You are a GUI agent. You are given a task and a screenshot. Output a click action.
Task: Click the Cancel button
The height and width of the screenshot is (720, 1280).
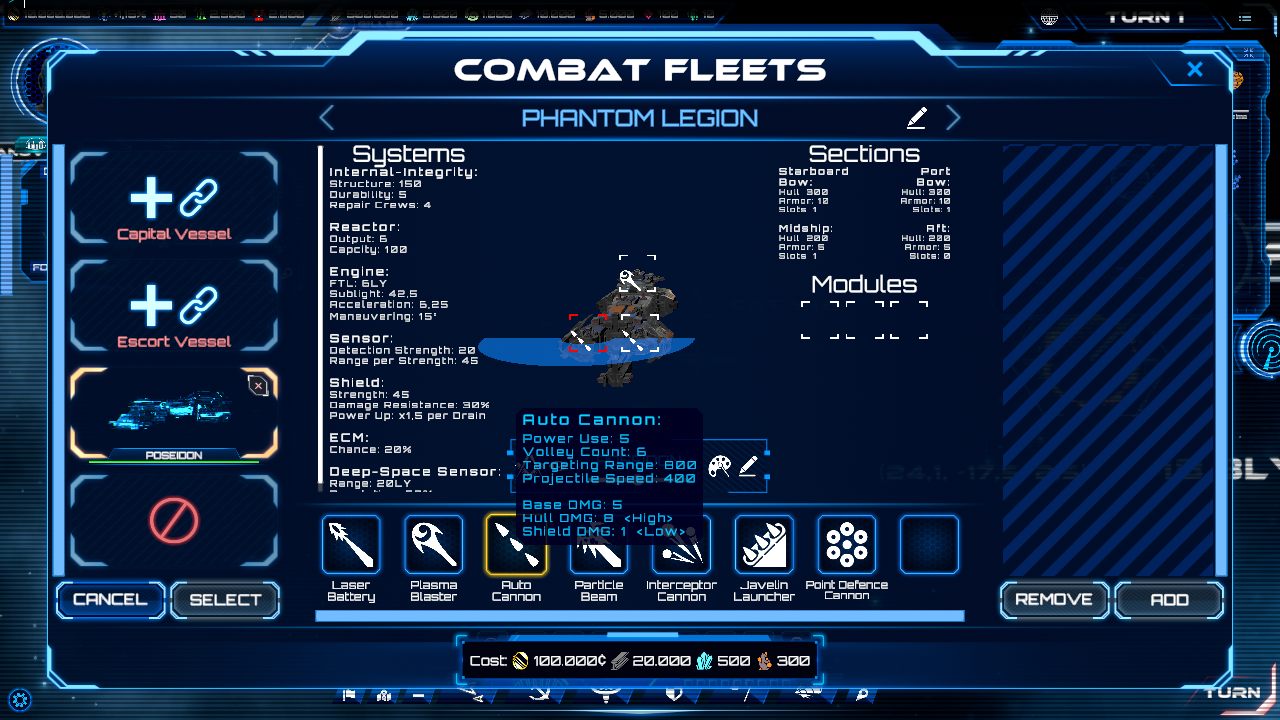[x=110, y=599]
